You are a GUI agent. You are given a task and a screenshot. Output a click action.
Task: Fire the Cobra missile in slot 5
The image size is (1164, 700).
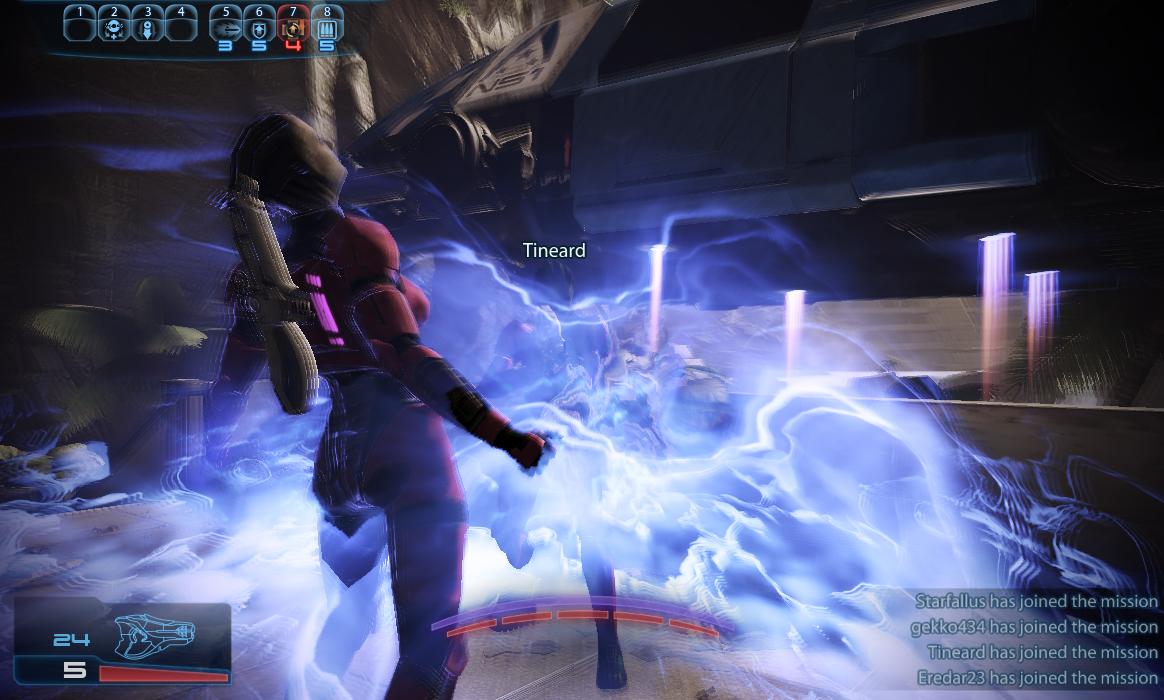click(x=225, y=26)
